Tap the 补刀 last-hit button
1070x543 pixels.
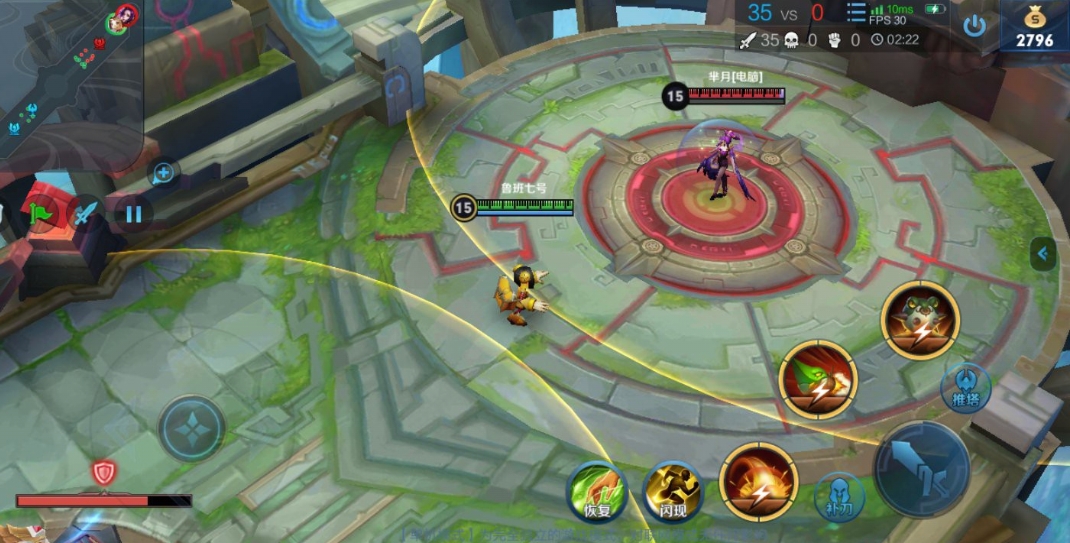point(840,497)
